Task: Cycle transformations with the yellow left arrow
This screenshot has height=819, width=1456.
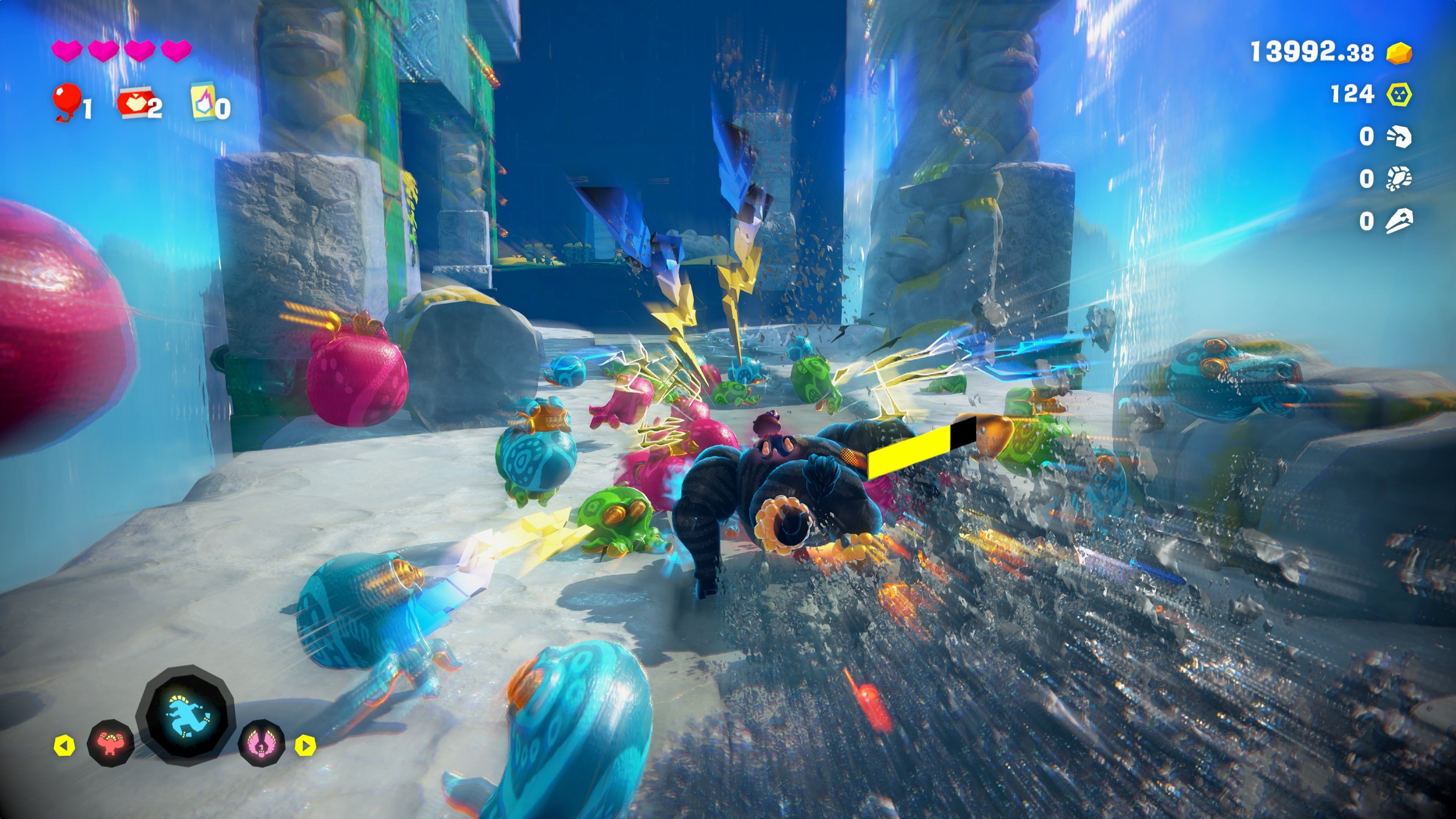Action: coord(64,745)
